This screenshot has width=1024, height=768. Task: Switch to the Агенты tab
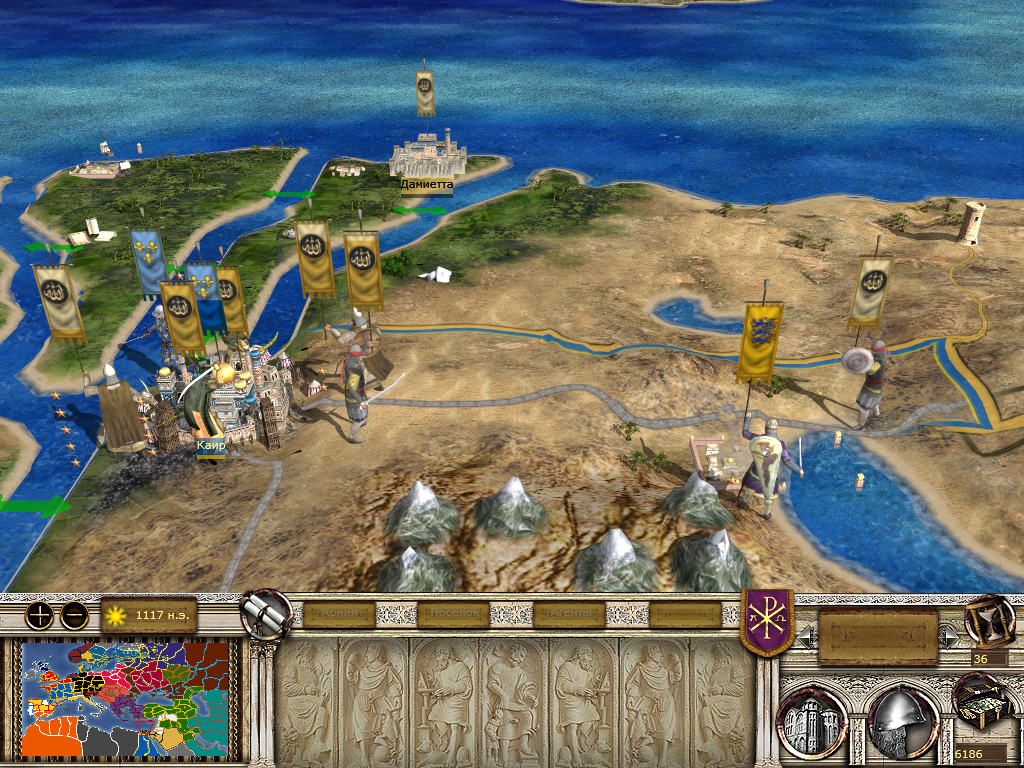coord(569,614)
